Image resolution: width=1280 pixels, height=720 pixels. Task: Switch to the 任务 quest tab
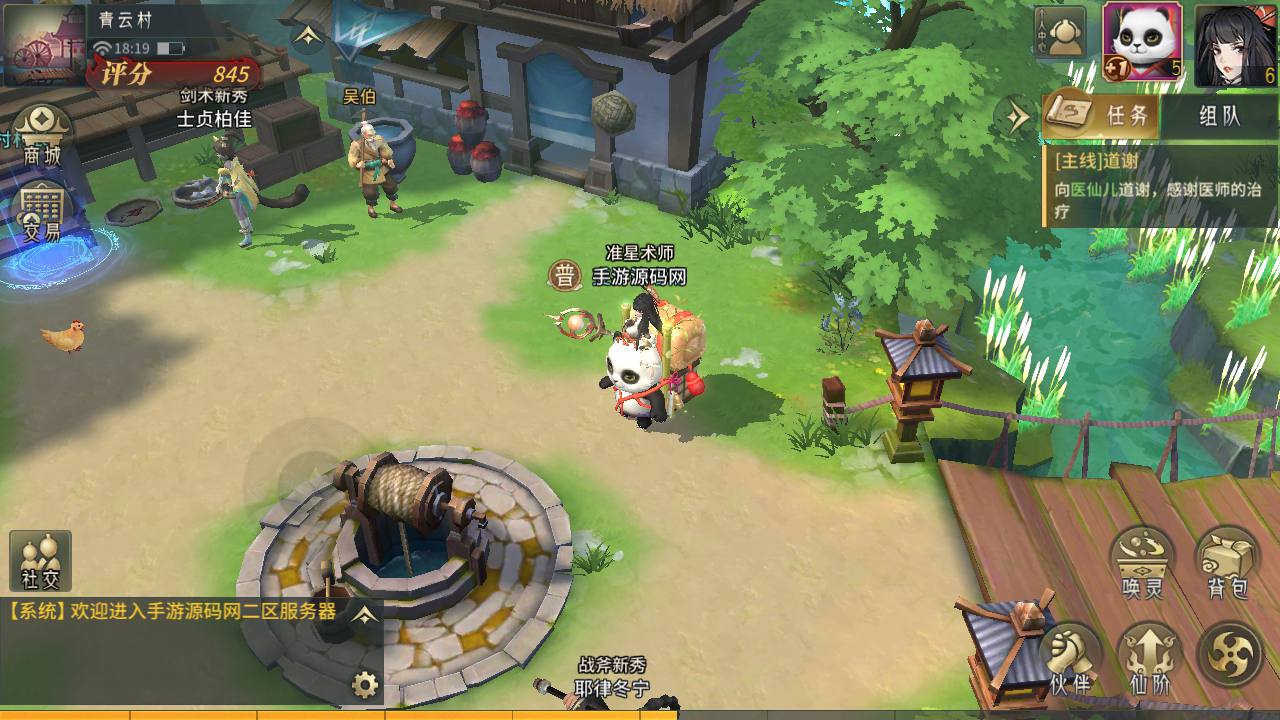tap(1102, 115)
